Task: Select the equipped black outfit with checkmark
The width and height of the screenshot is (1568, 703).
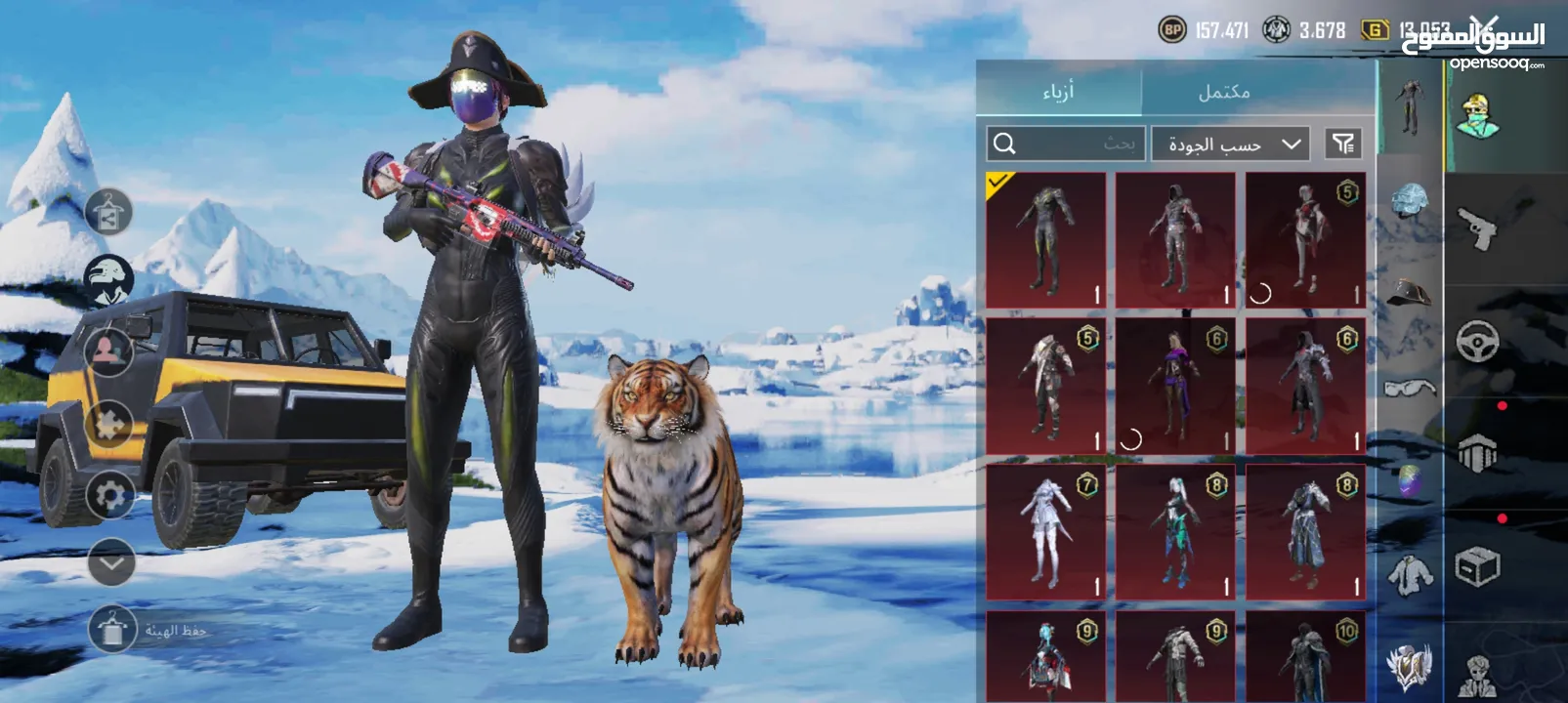Action: tap(1045, 240)
